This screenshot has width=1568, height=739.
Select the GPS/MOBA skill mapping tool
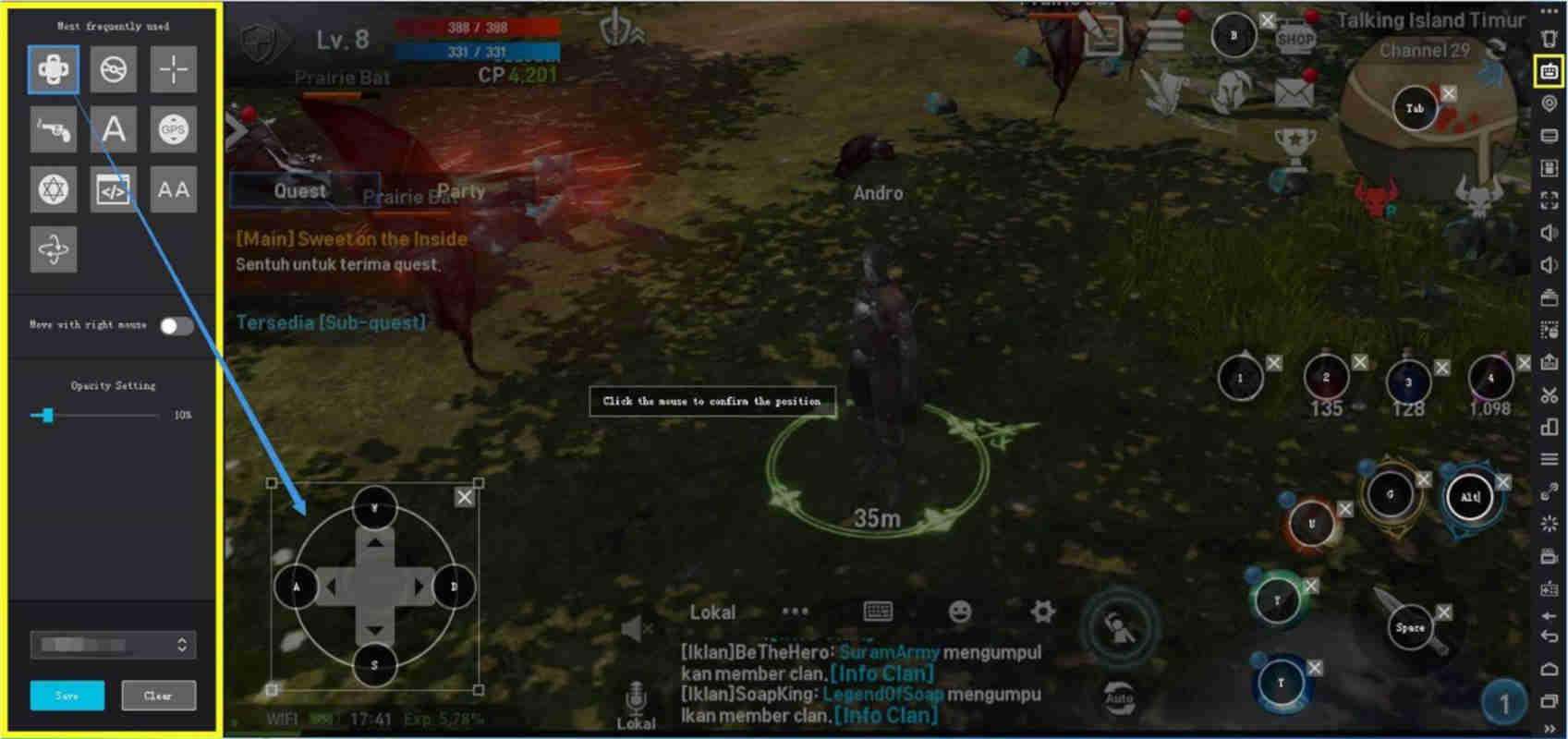[x=172, y=129]
